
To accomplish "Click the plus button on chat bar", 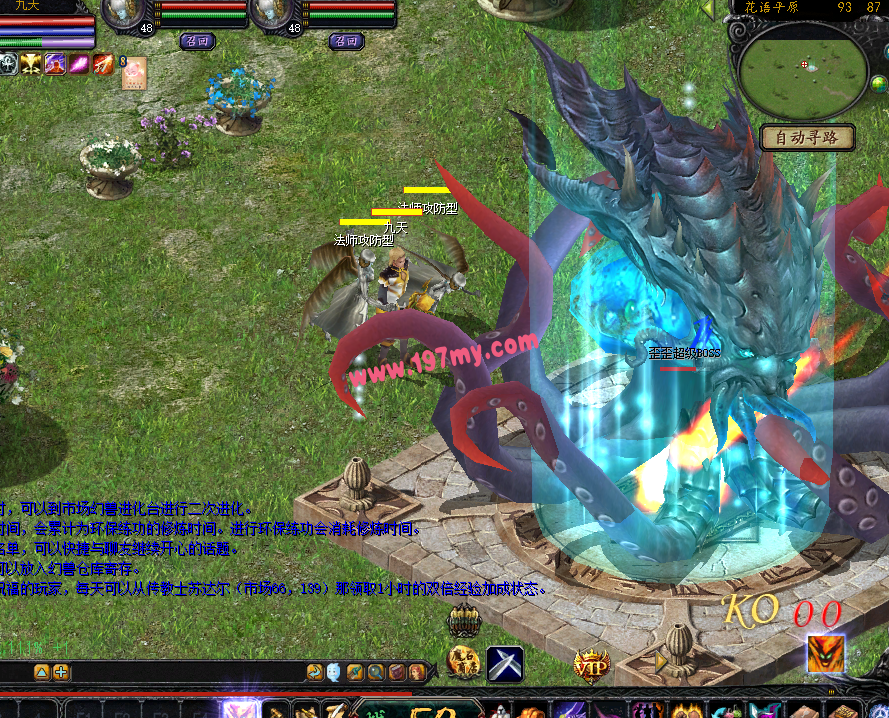I will (61, 672).
